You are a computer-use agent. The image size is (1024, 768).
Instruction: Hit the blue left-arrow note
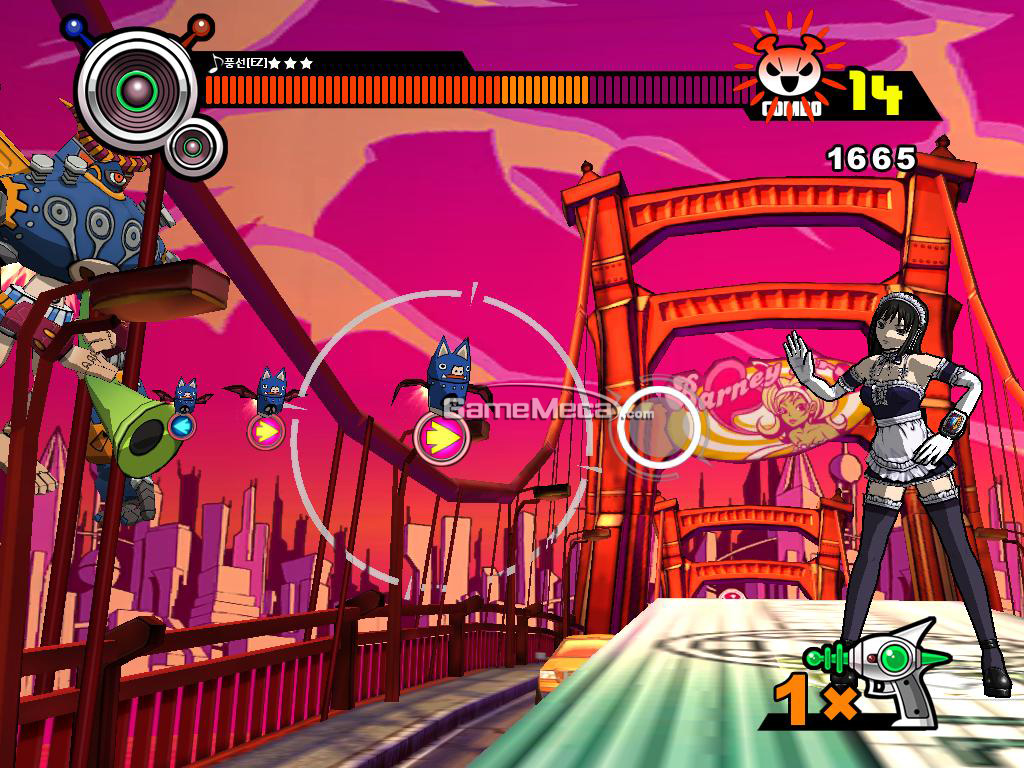[x=181, y=427]
